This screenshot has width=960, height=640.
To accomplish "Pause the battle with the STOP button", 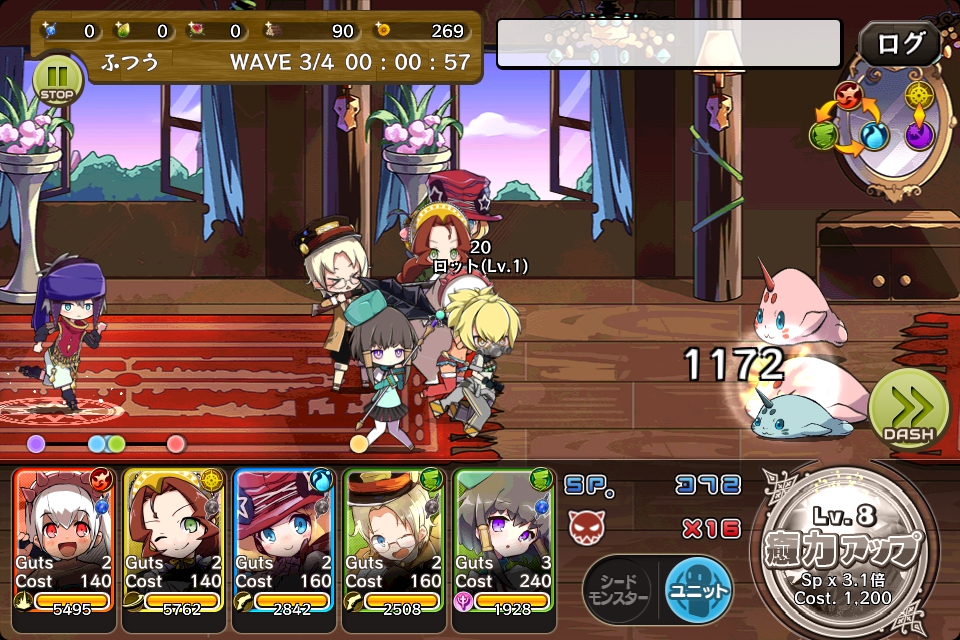I will pyautogui.click(x=56, y=80).
